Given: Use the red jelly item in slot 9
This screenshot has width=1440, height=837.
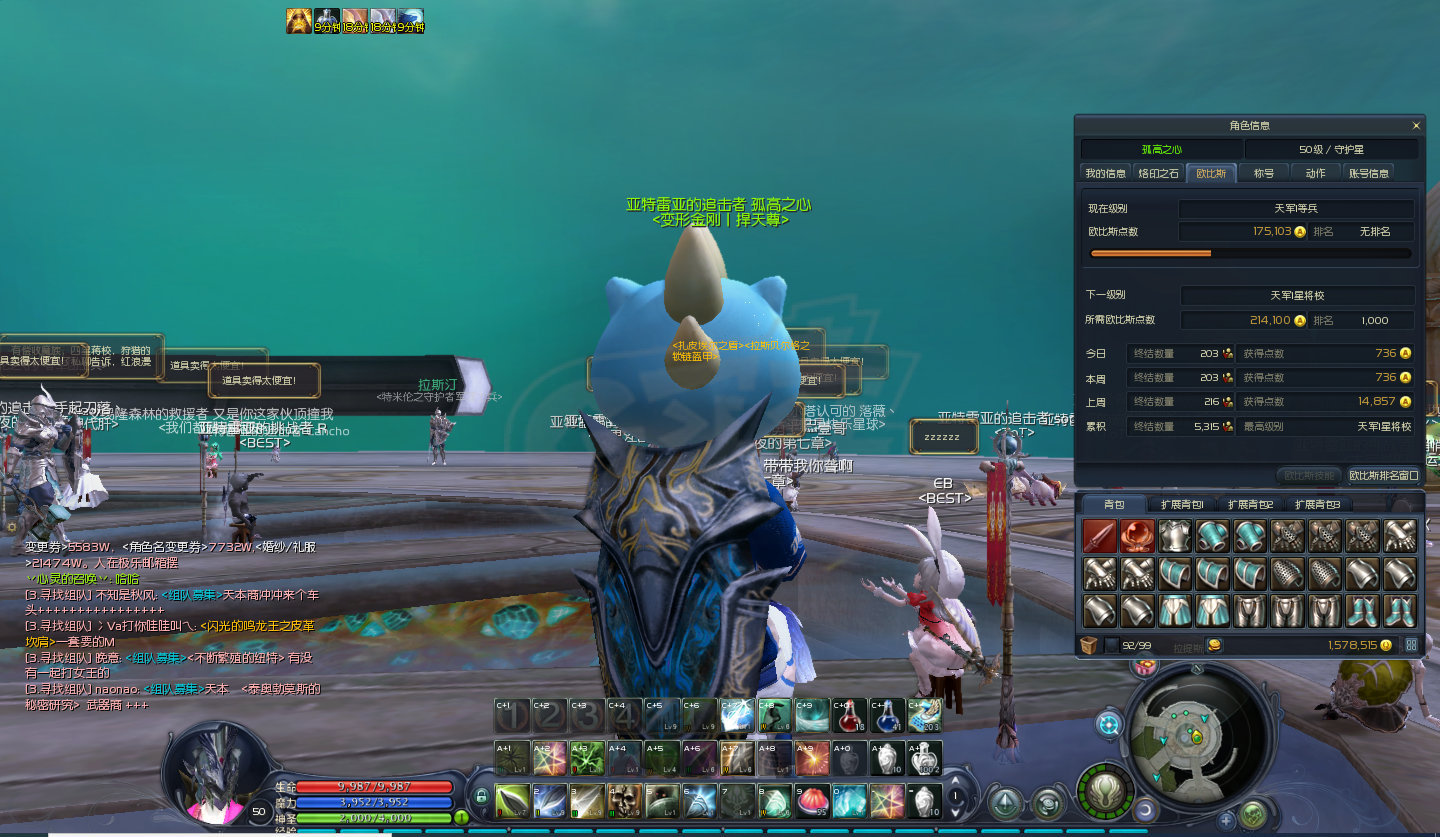Looking at the screenshot, I should (812, 801).
